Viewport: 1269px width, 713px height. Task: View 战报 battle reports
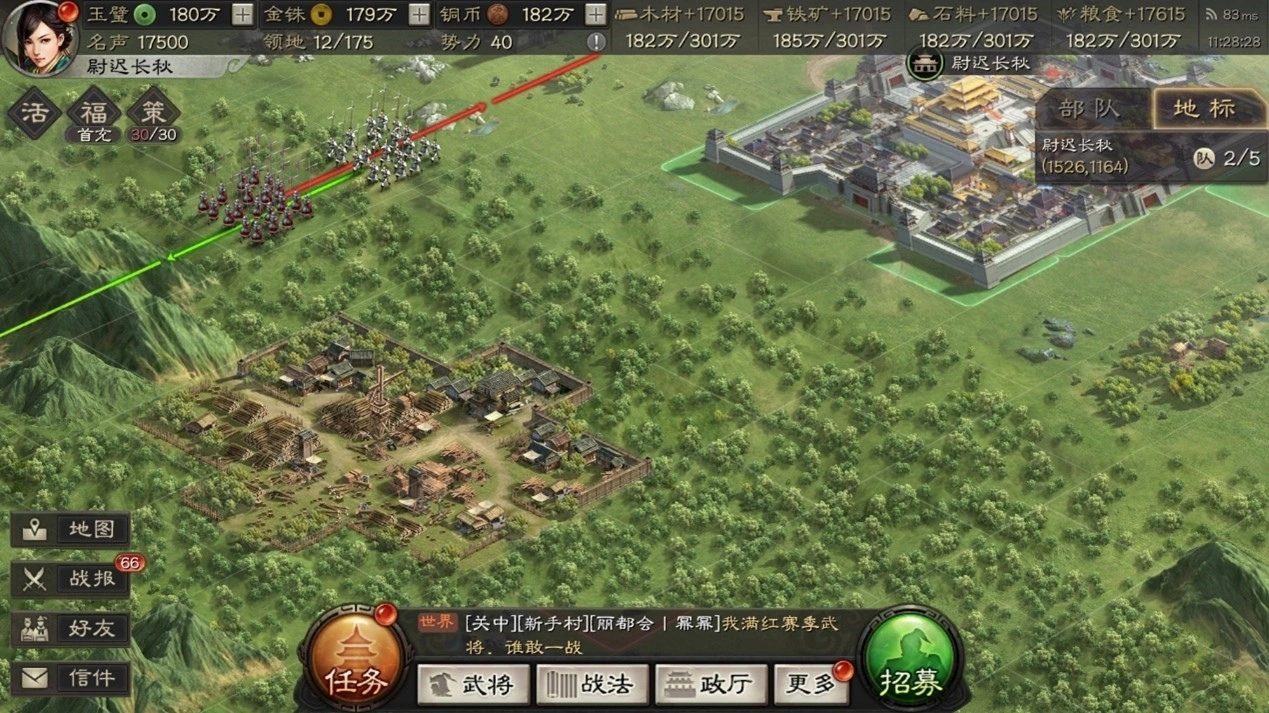point(71,579)
